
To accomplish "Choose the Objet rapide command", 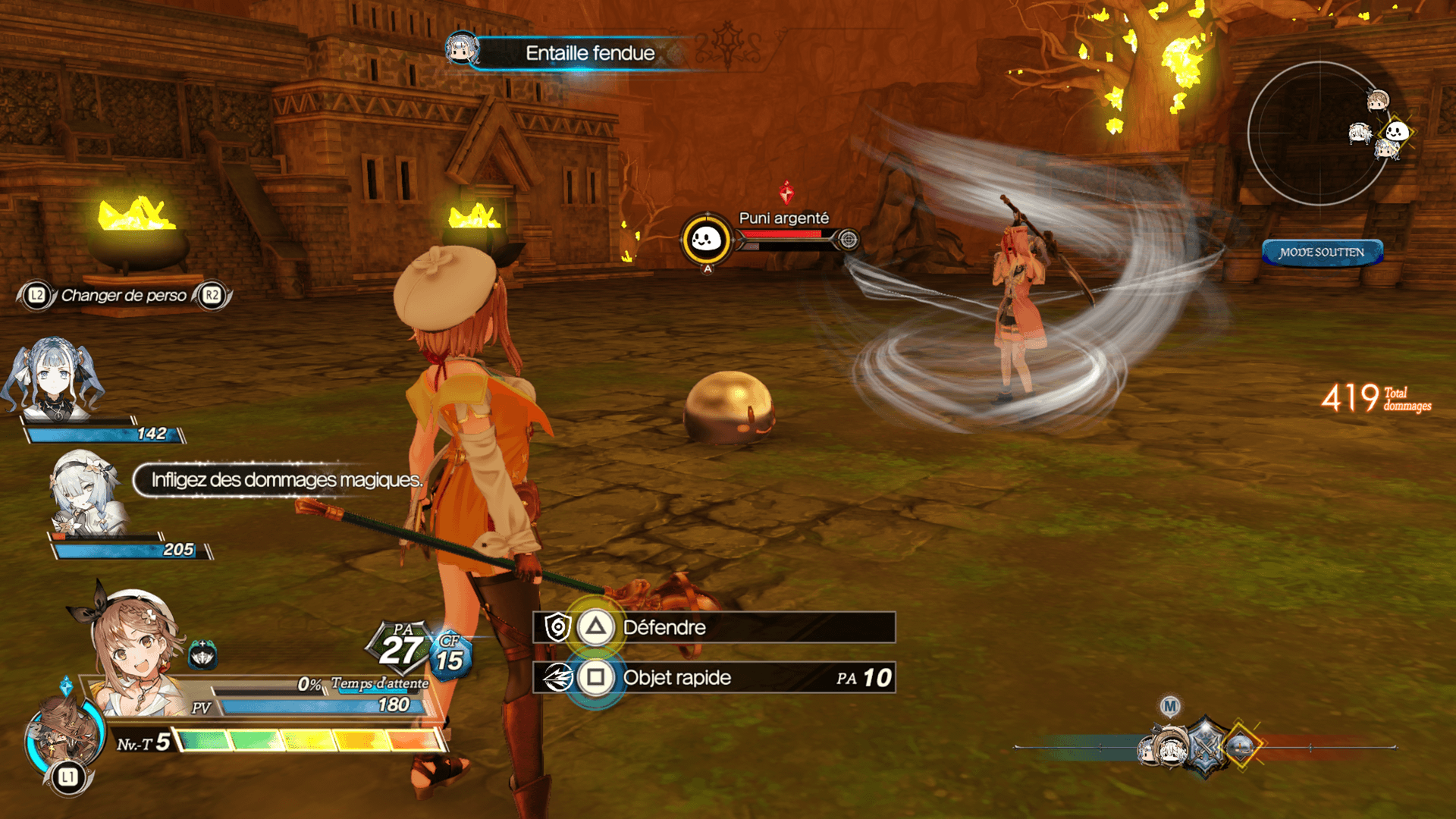I will (x=713, y=678).
